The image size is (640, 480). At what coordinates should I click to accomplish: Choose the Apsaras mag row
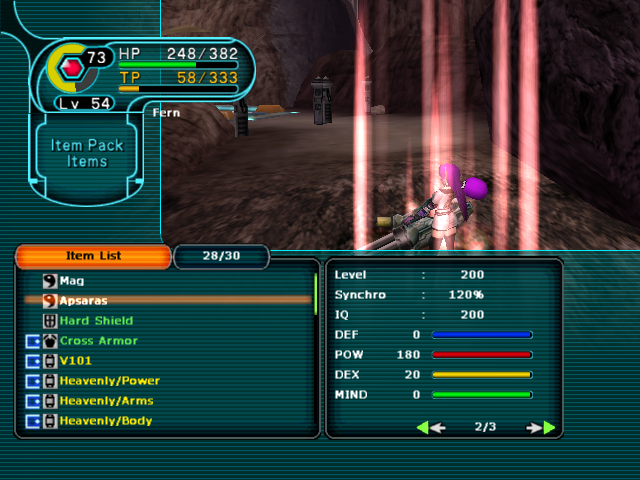point(83,300)
